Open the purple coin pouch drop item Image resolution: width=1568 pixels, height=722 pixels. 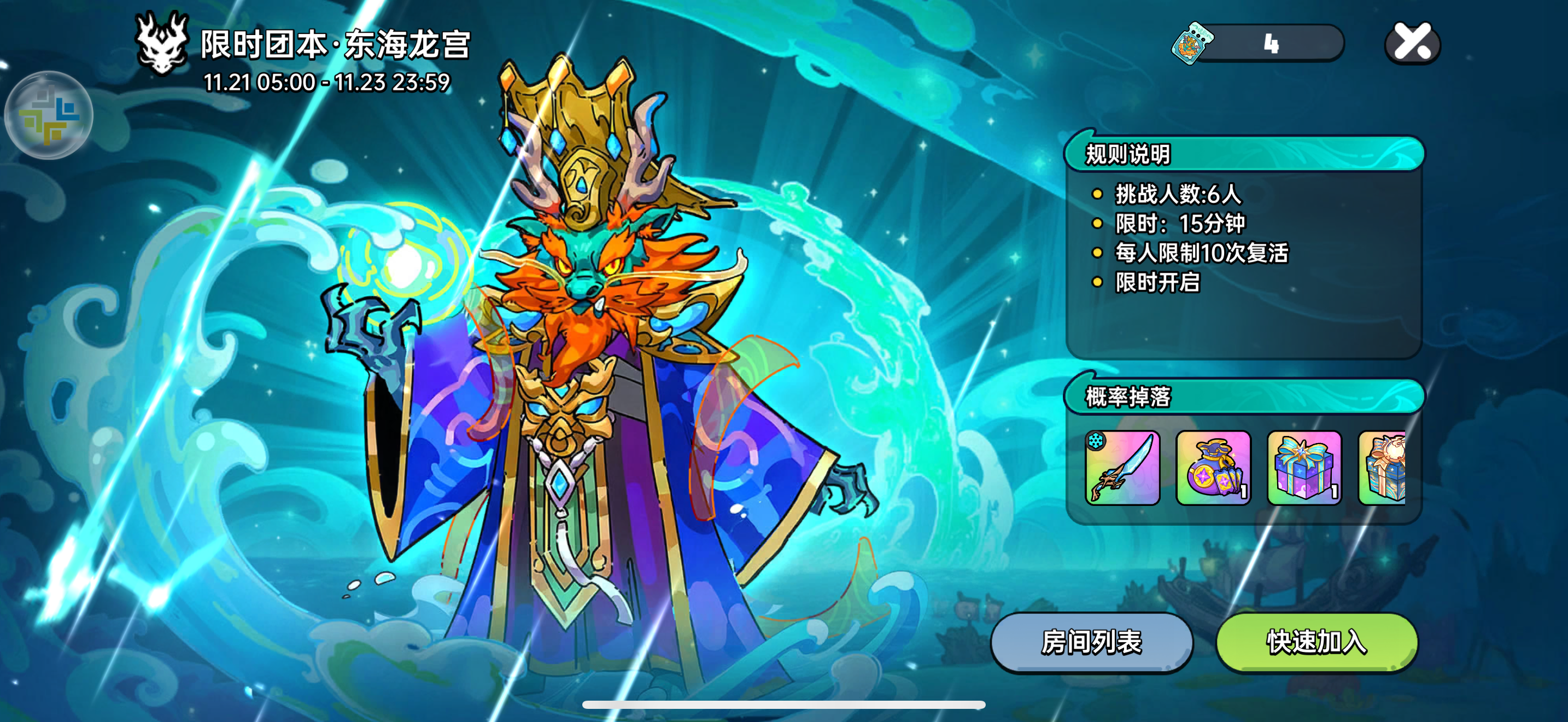(1214, 469)
